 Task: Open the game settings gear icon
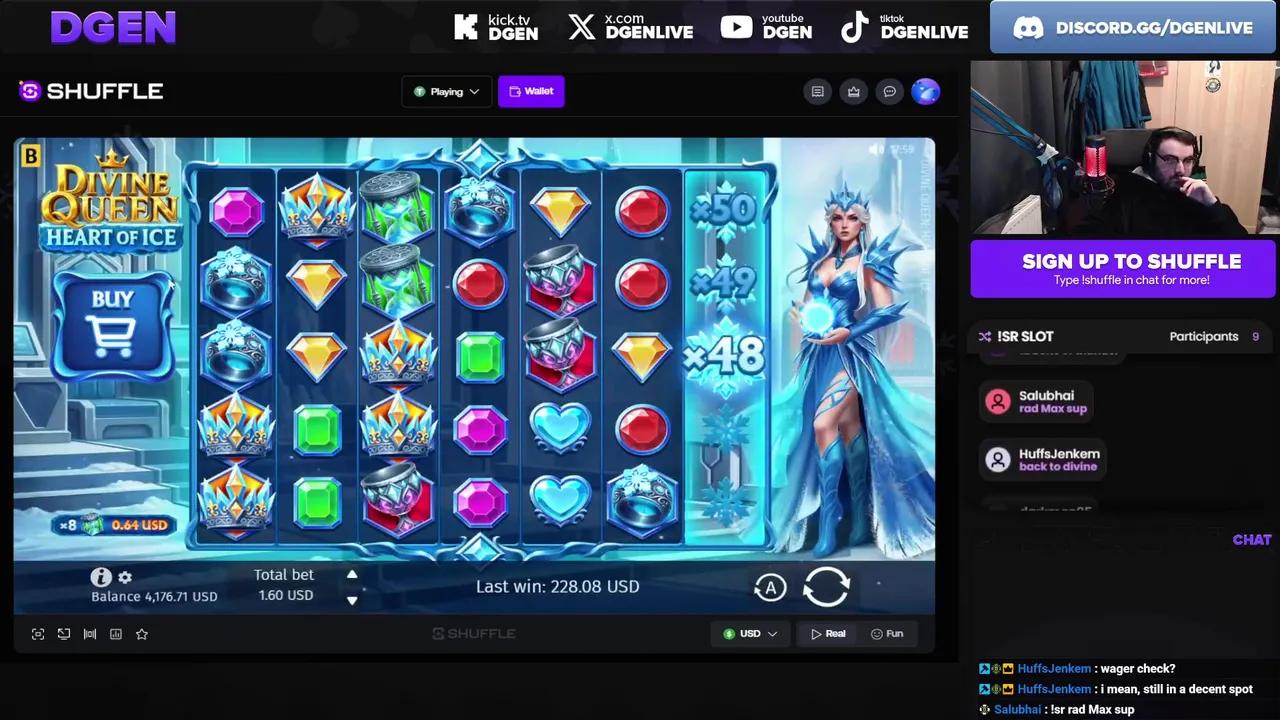pyautogui.click(x=124, y=577)
